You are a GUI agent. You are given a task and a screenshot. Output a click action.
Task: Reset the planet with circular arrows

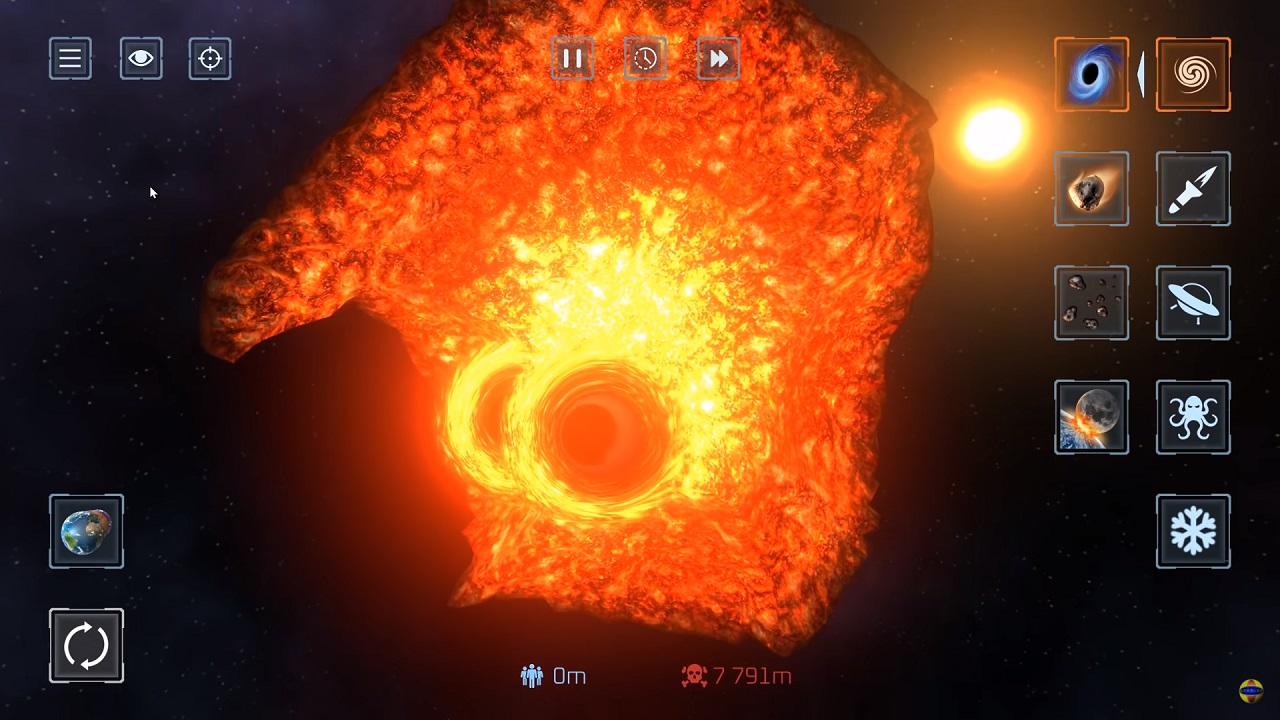click(x=86, y=645)
